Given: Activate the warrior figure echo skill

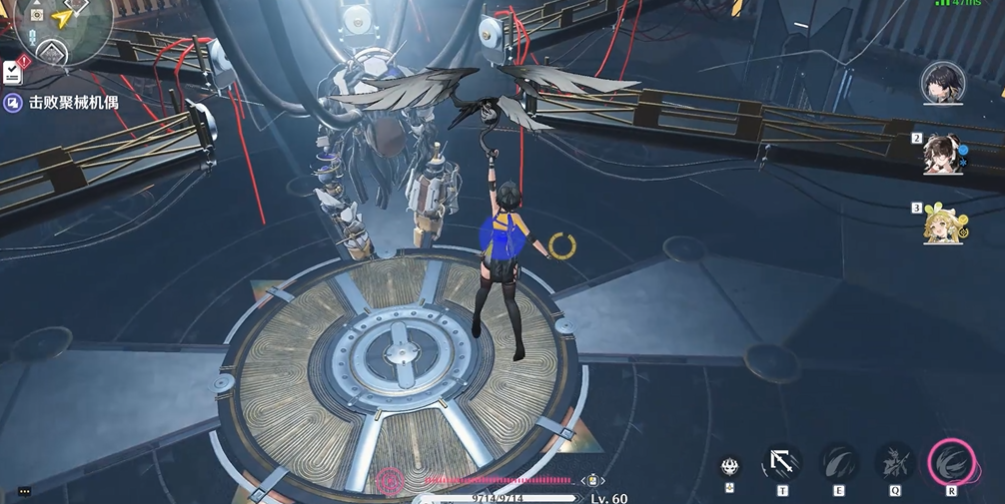Looking at the screenshot, I should coord(894,463).
